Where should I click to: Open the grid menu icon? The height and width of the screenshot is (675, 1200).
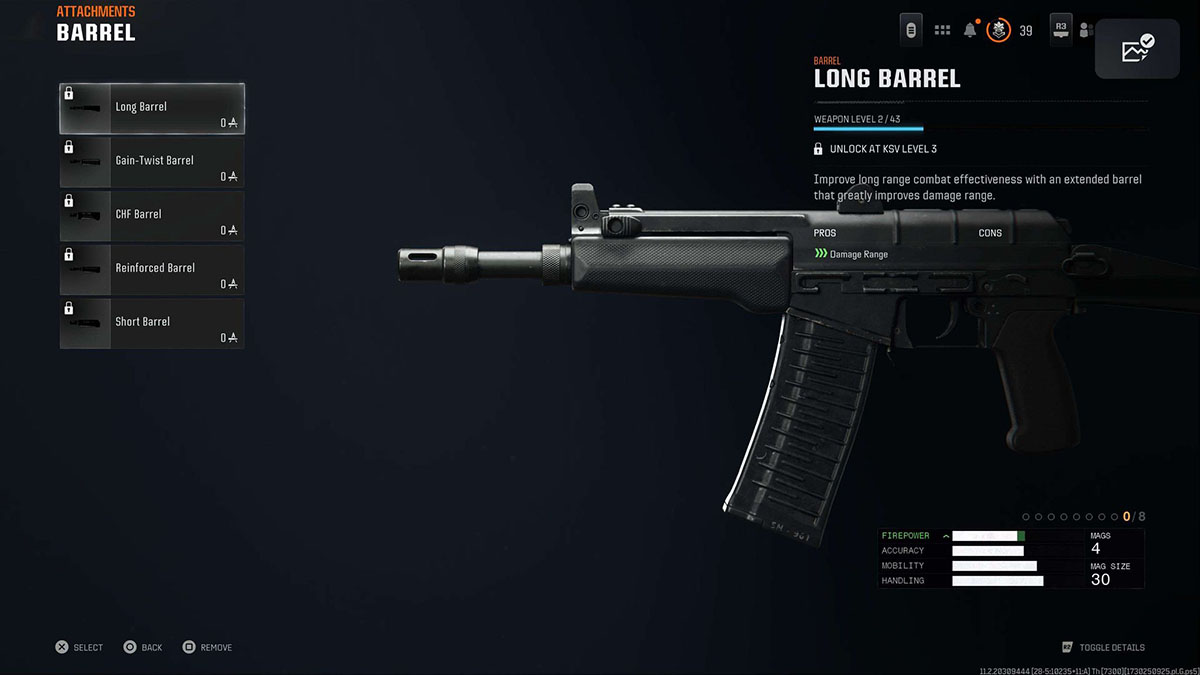click(x=942, y=30)
